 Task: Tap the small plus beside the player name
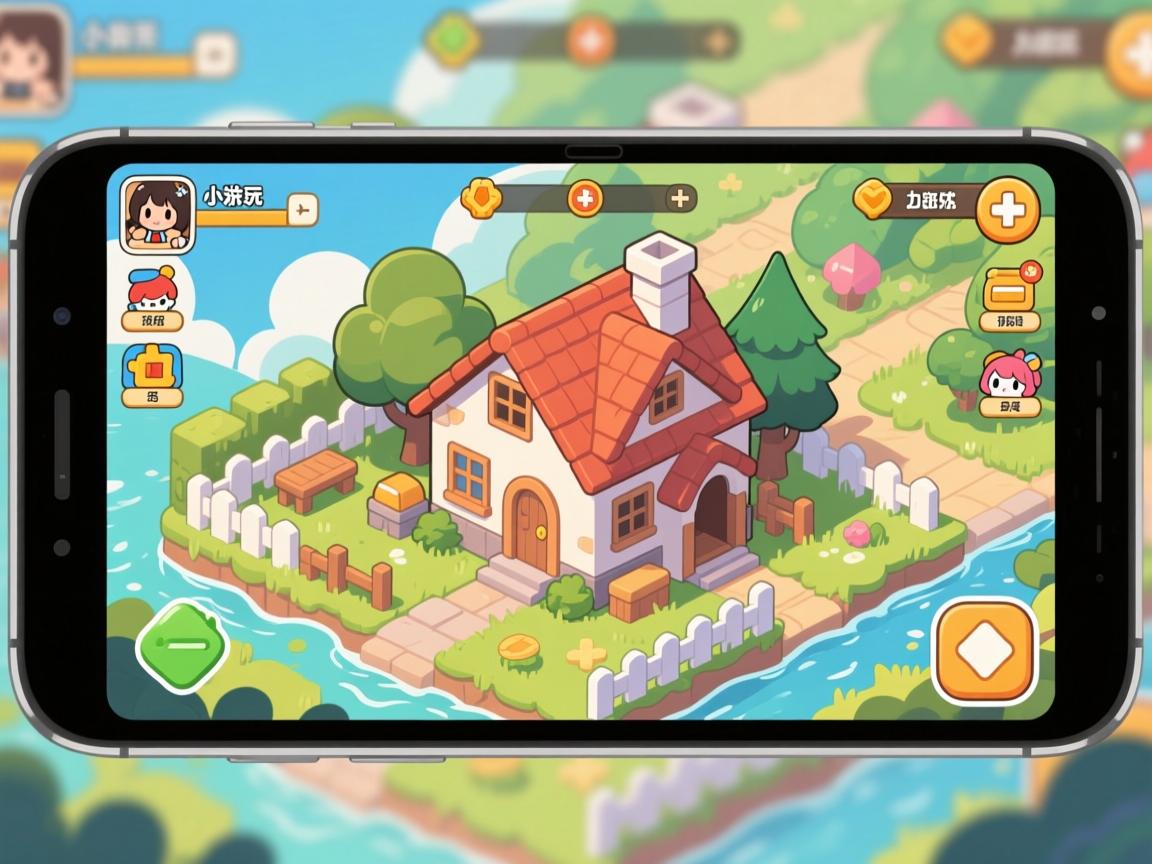(x=302, y=209)
